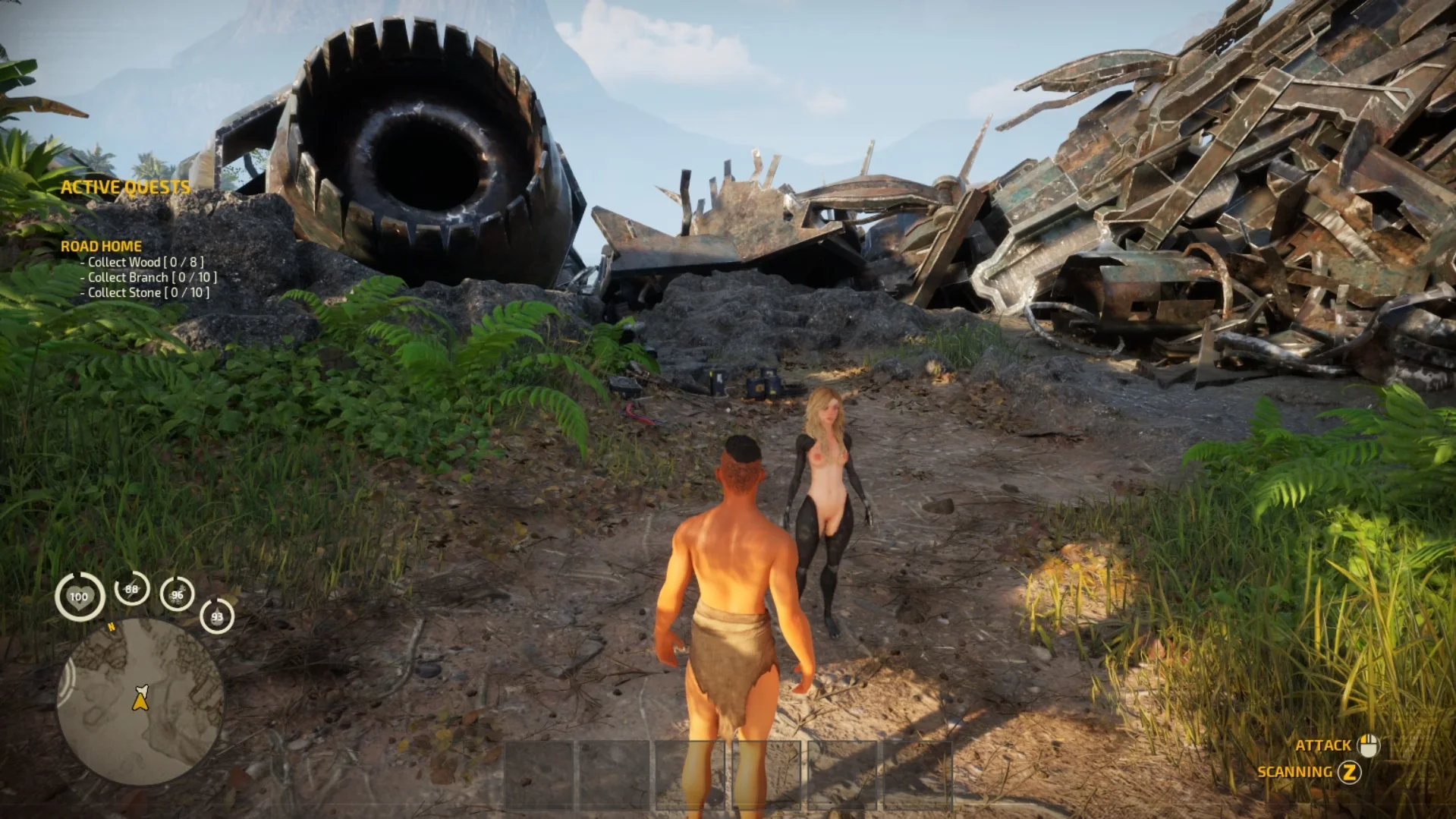Click the circular minimap
Viewport: 1456px width, 819px height.
(x=140, y=701)
